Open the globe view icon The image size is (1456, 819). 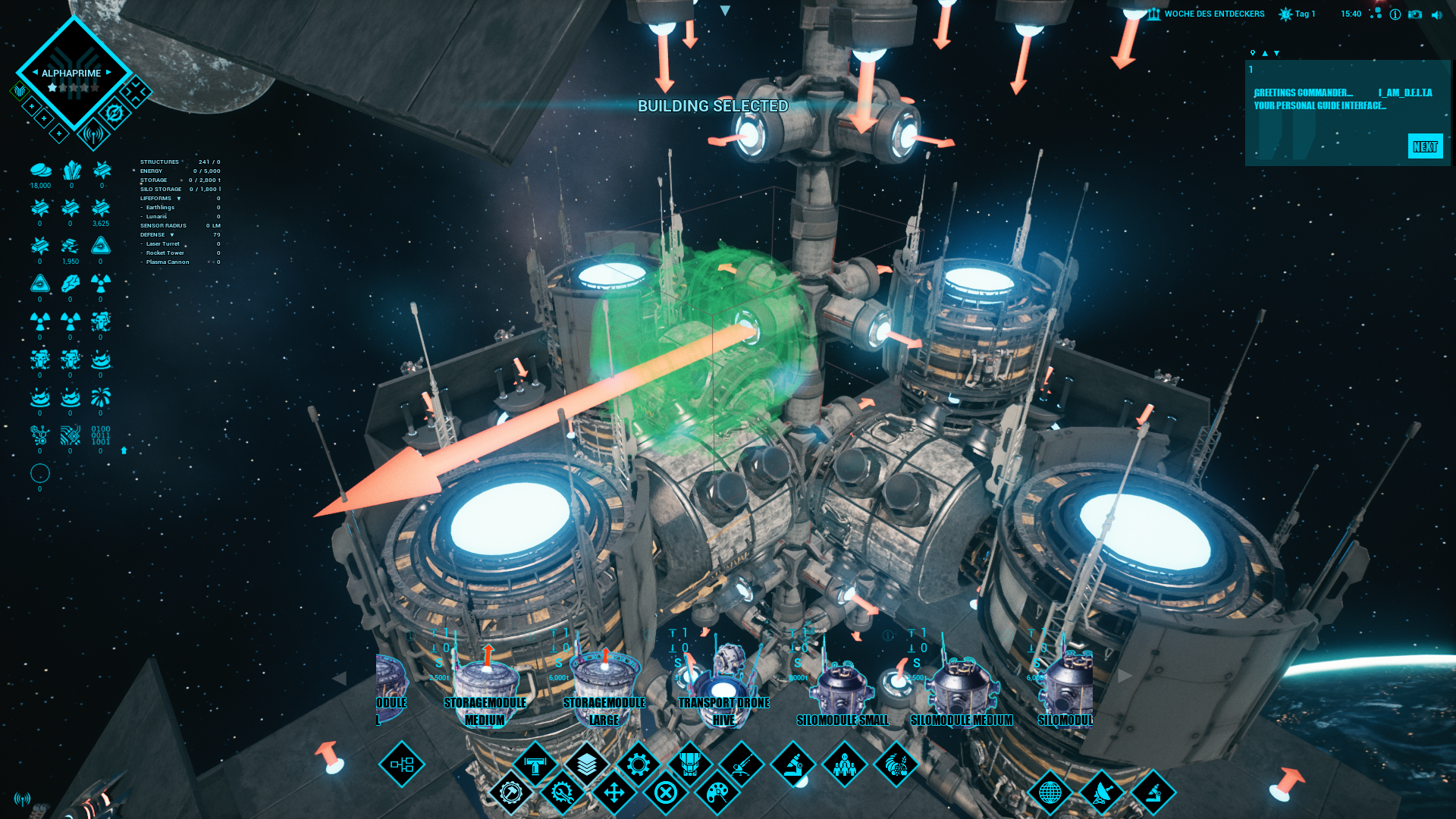[1050, 793]
